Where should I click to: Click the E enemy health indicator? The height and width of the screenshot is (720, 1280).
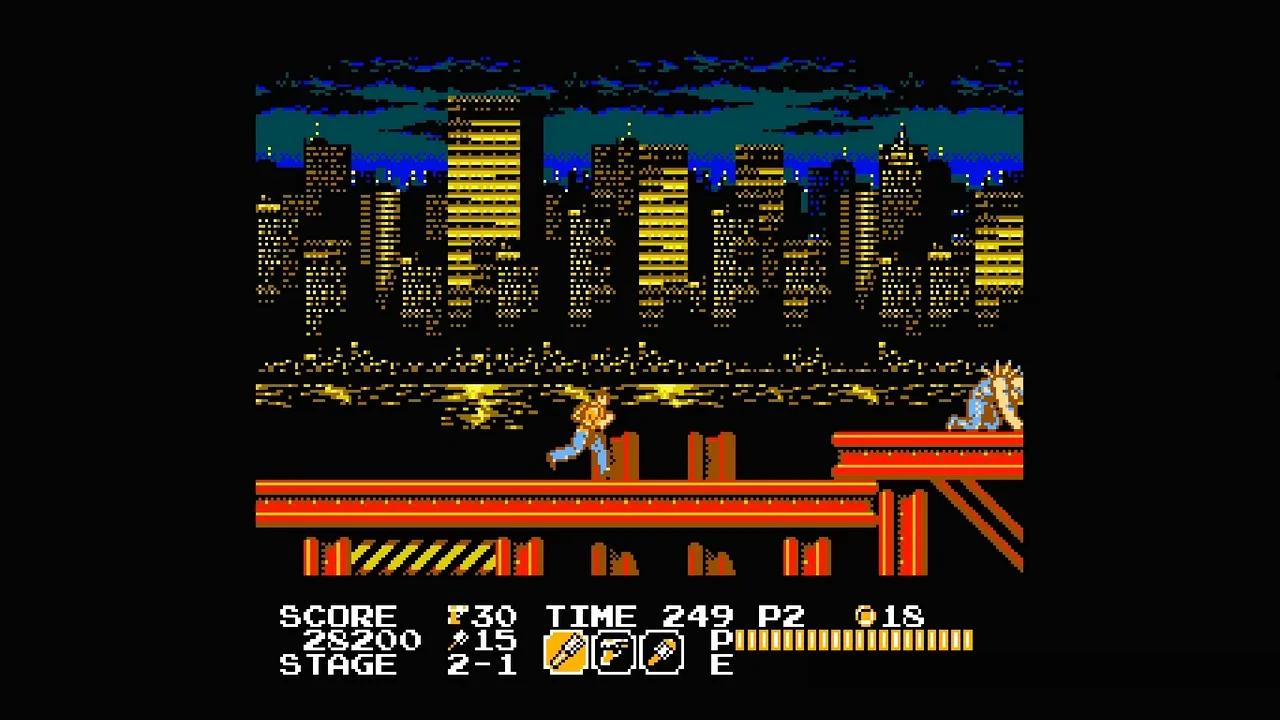coord(720,666)
